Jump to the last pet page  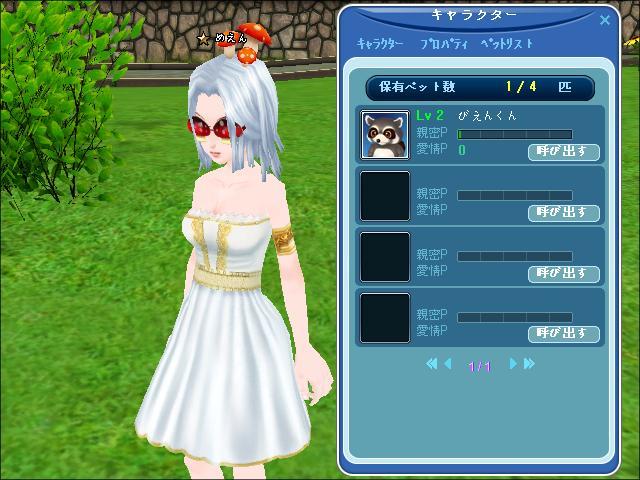[529, 364]
